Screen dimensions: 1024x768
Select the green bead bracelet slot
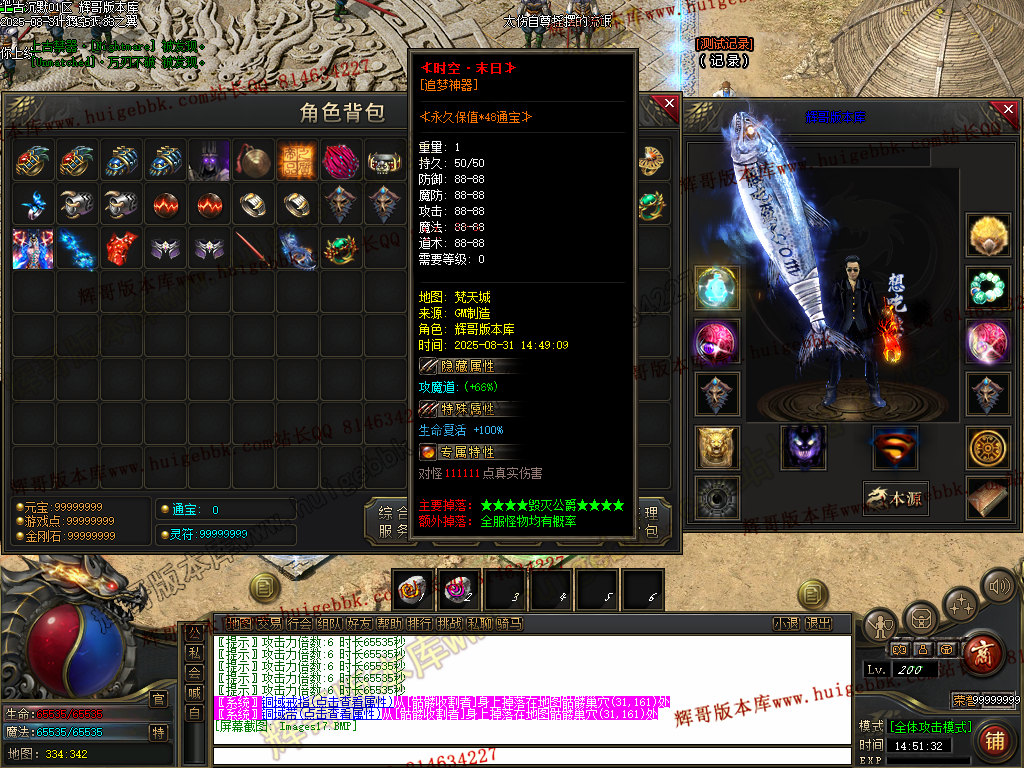pyautogui.click(x=988, y=288)
